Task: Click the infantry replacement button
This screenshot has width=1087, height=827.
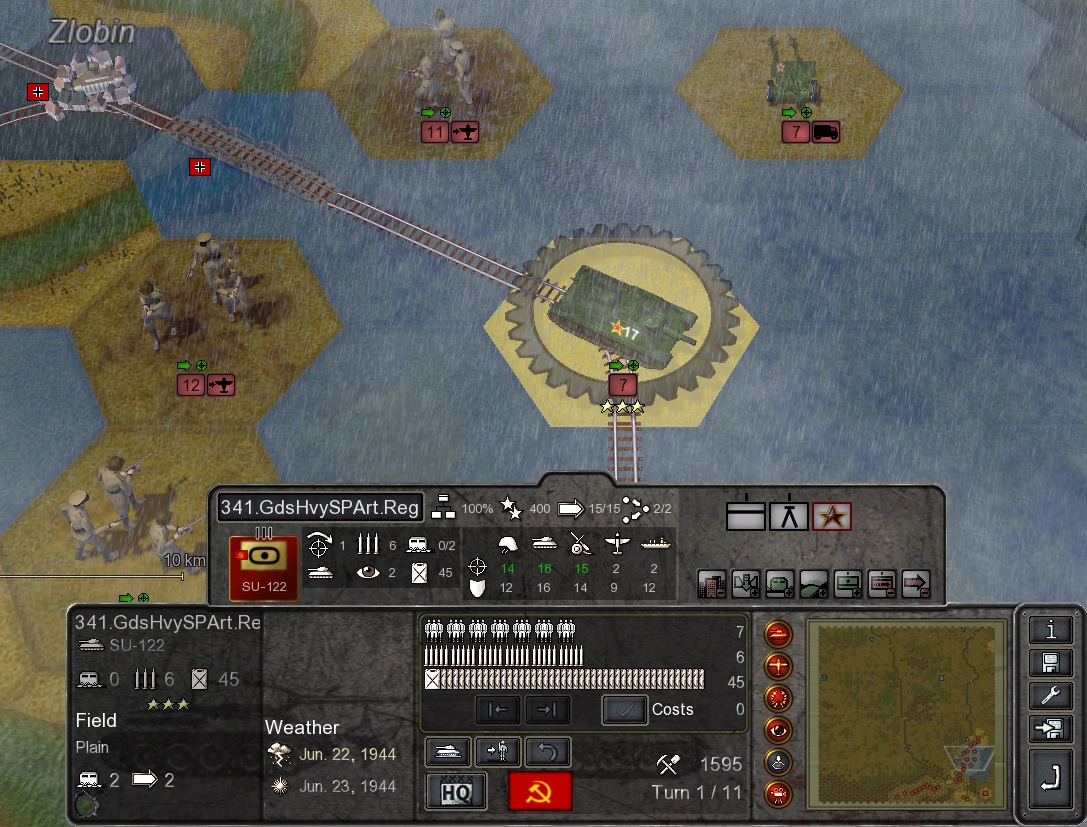Action: 498,752
